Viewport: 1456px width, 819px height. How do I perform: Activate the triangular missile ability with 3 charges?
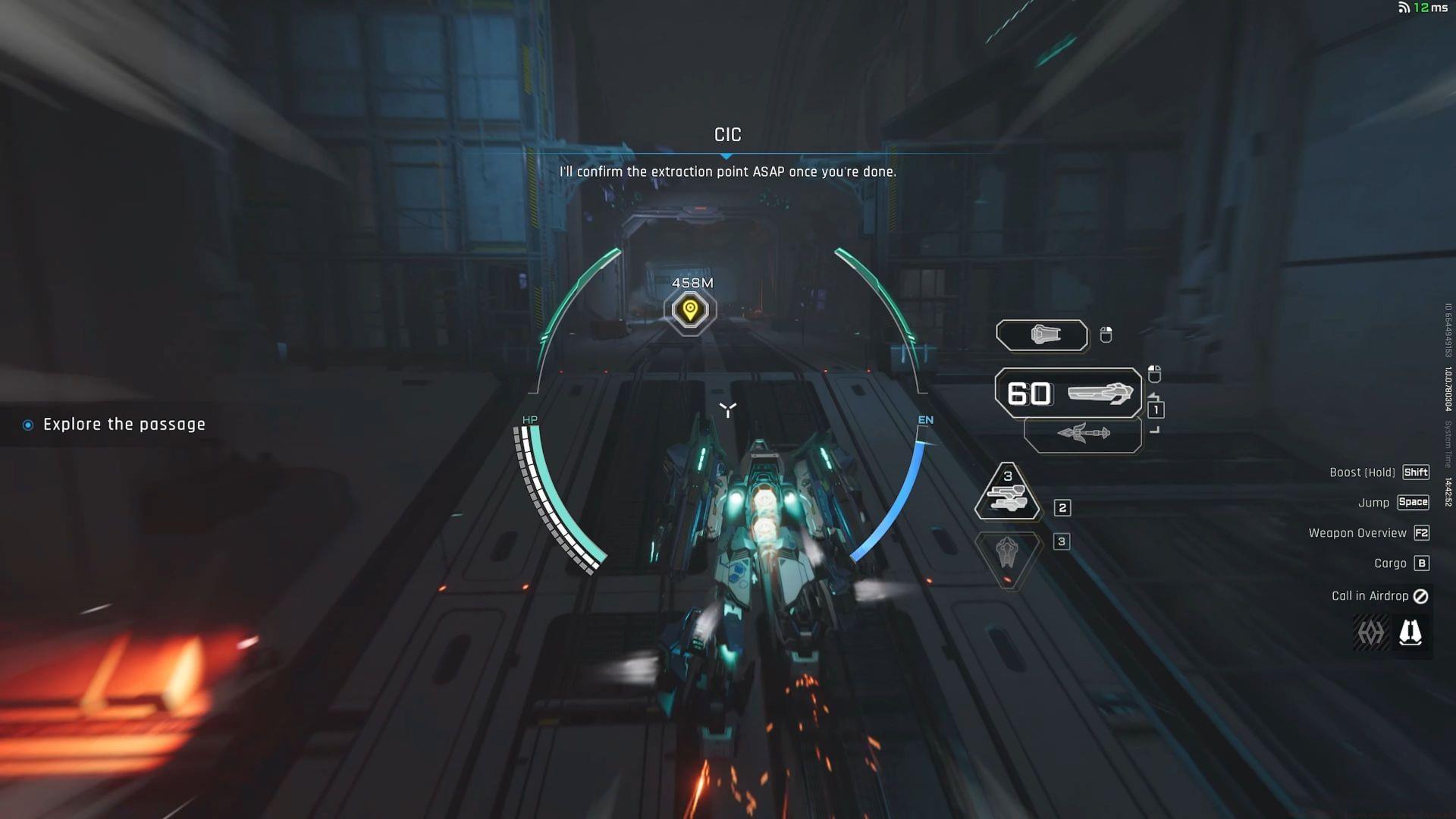(1007, 493)
